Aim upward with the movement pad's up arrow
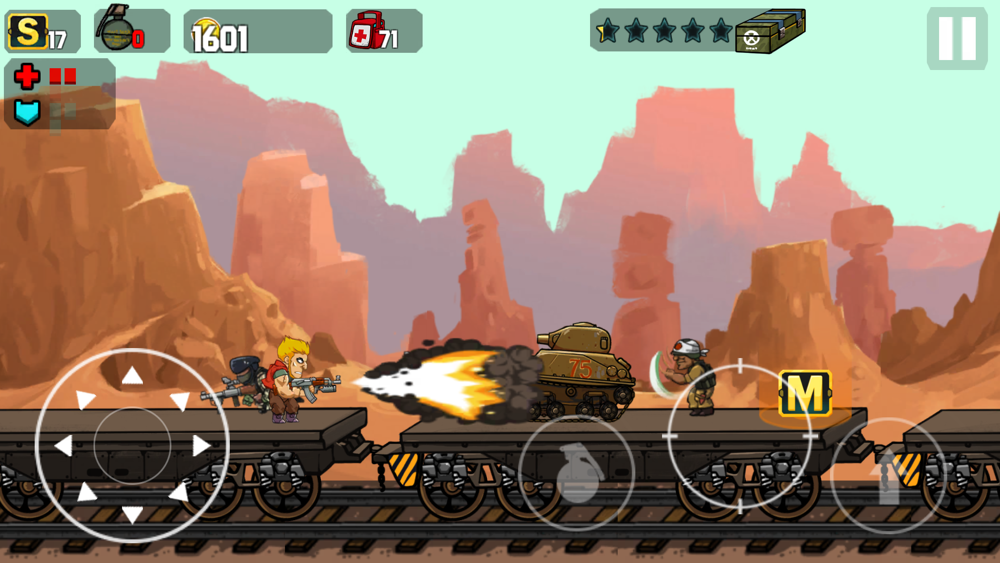1000x563 pixels. pos(132,376)
